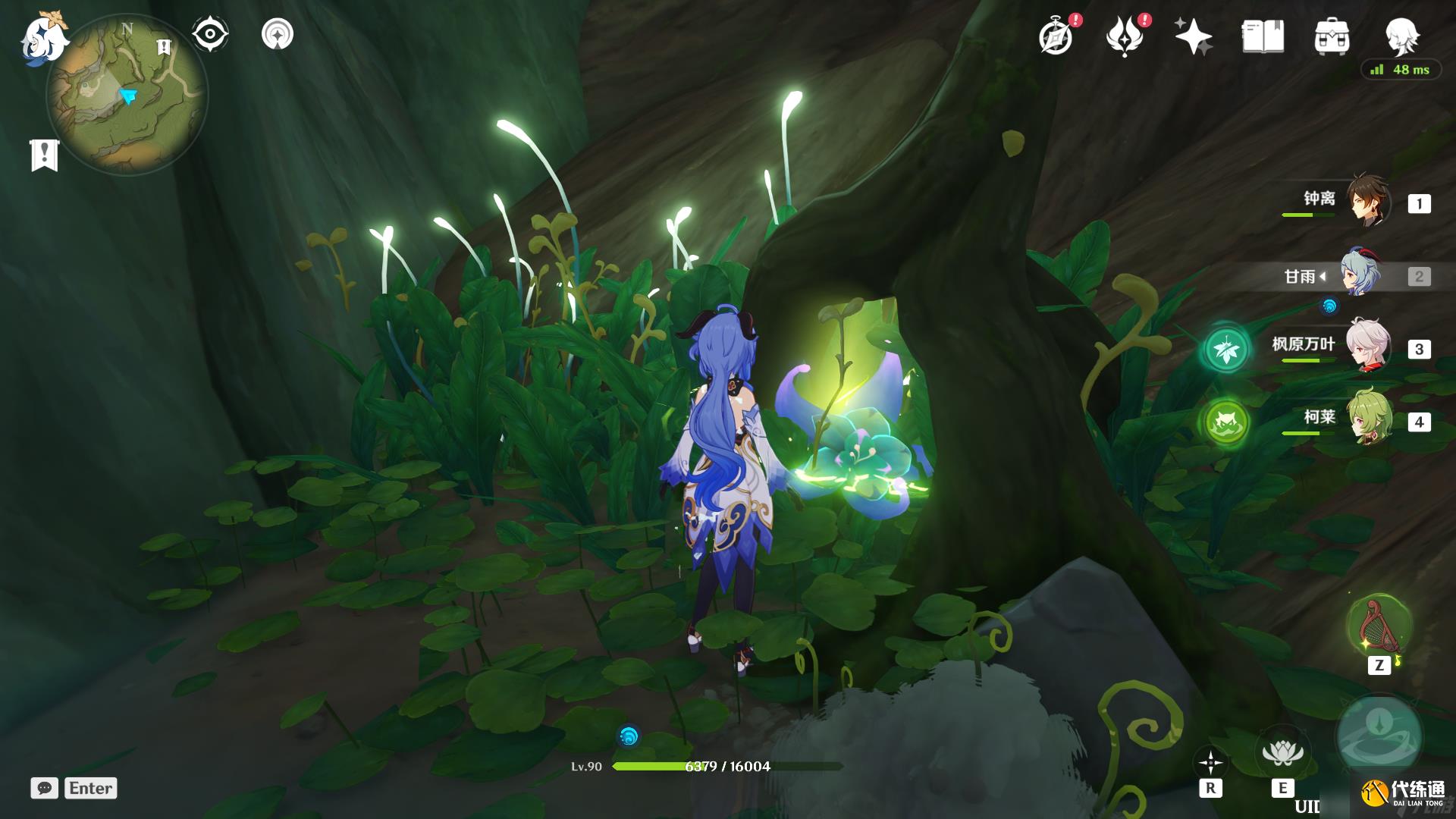Screen dimensions: 1456x819
Task: Open the quest tracker banner
Action: click(44, 155)
